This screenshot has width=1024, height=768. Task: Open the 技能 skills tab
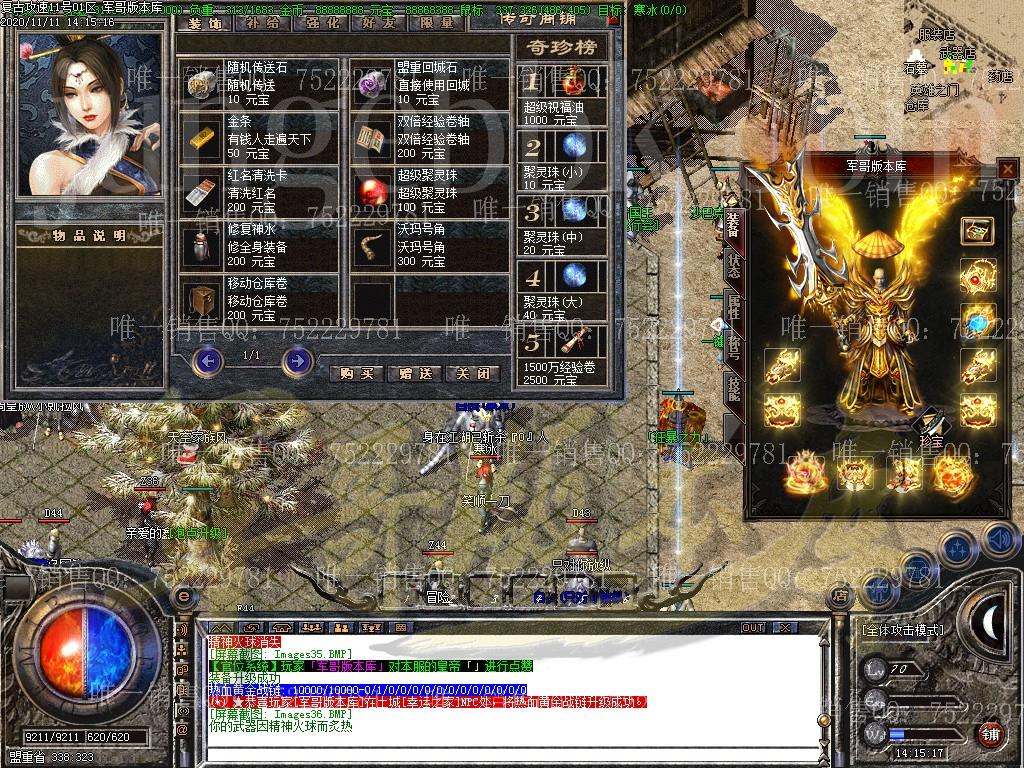733,388
